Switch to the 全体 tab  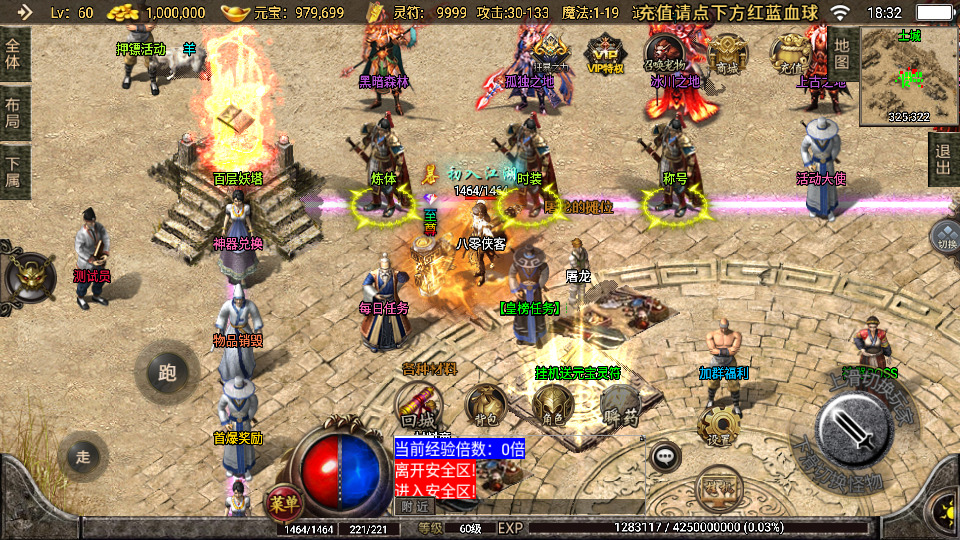point(13,52)
